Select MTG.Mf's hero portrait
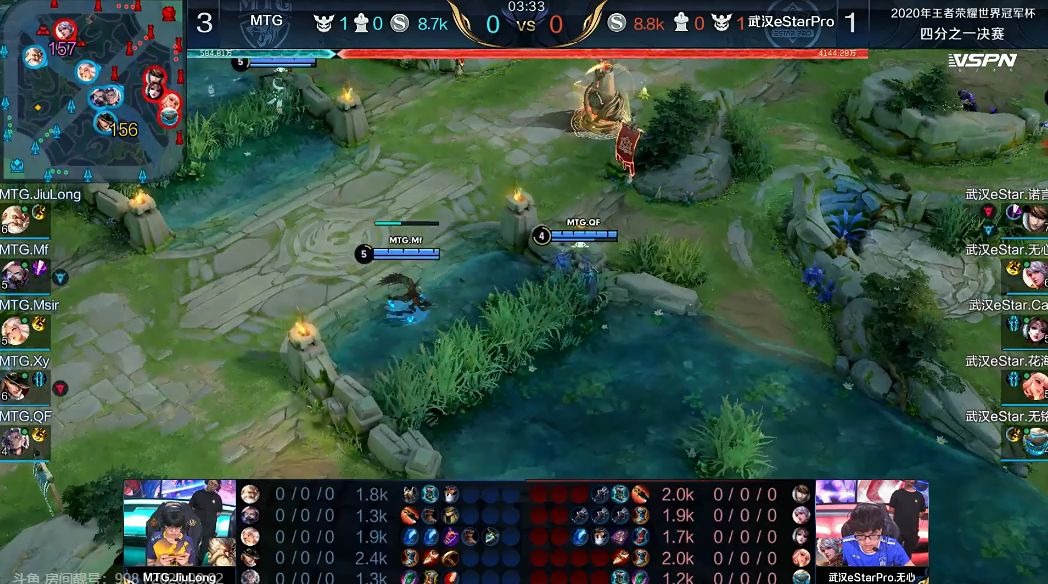 point(13,273)
